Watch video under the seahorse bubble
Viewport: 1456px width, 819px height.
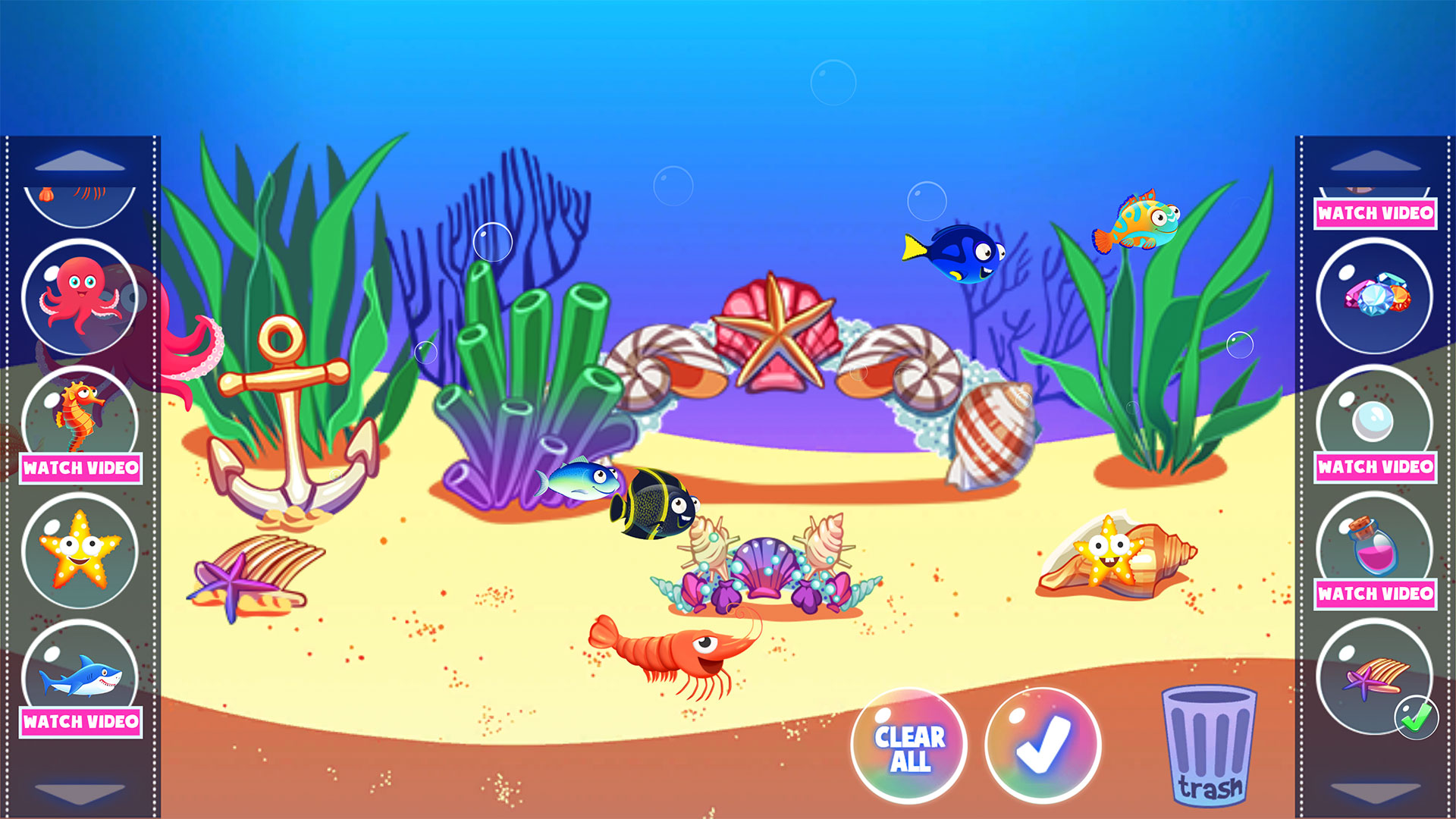[80, 468]
